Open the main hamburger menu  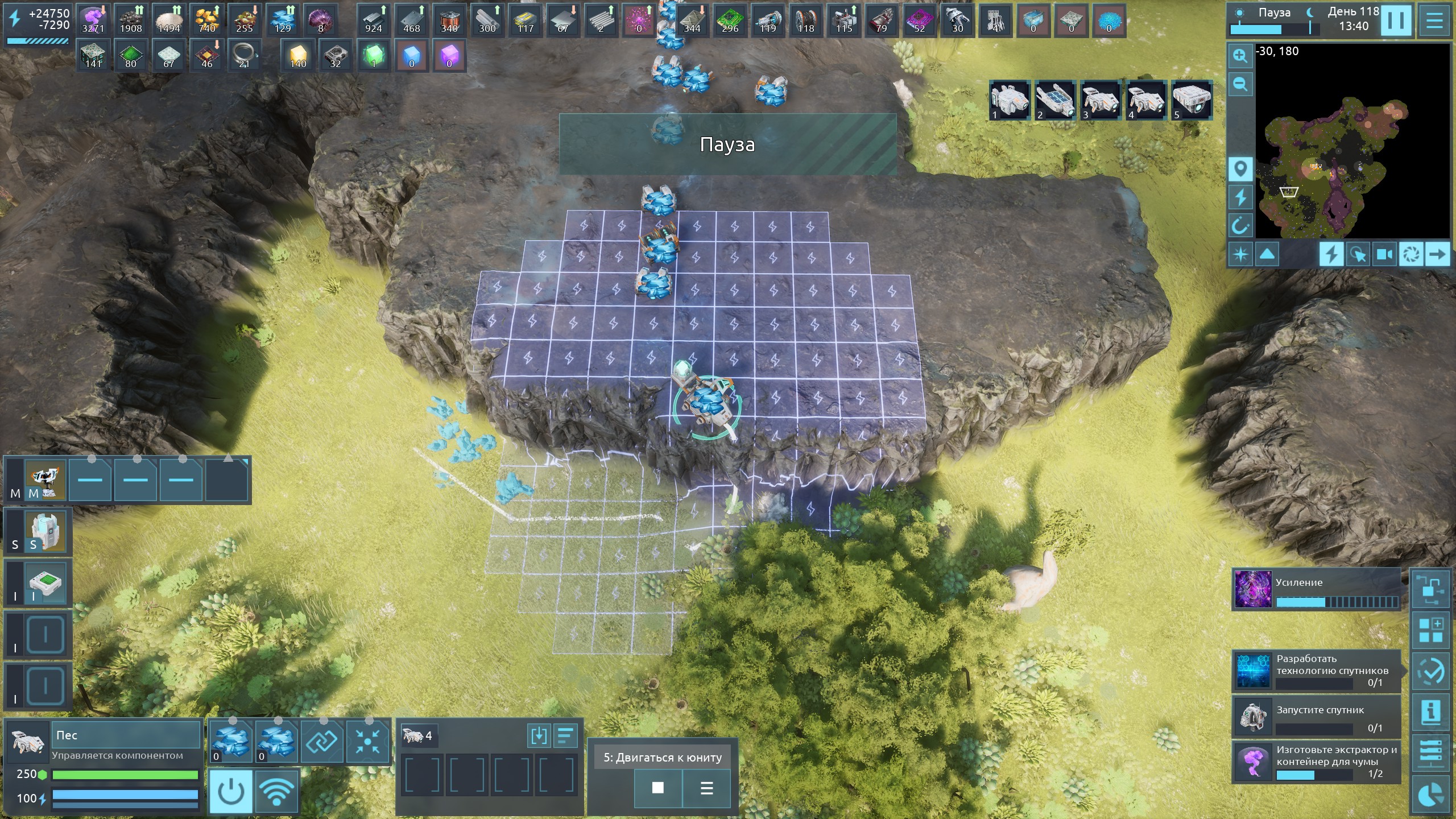(1435, 20)
